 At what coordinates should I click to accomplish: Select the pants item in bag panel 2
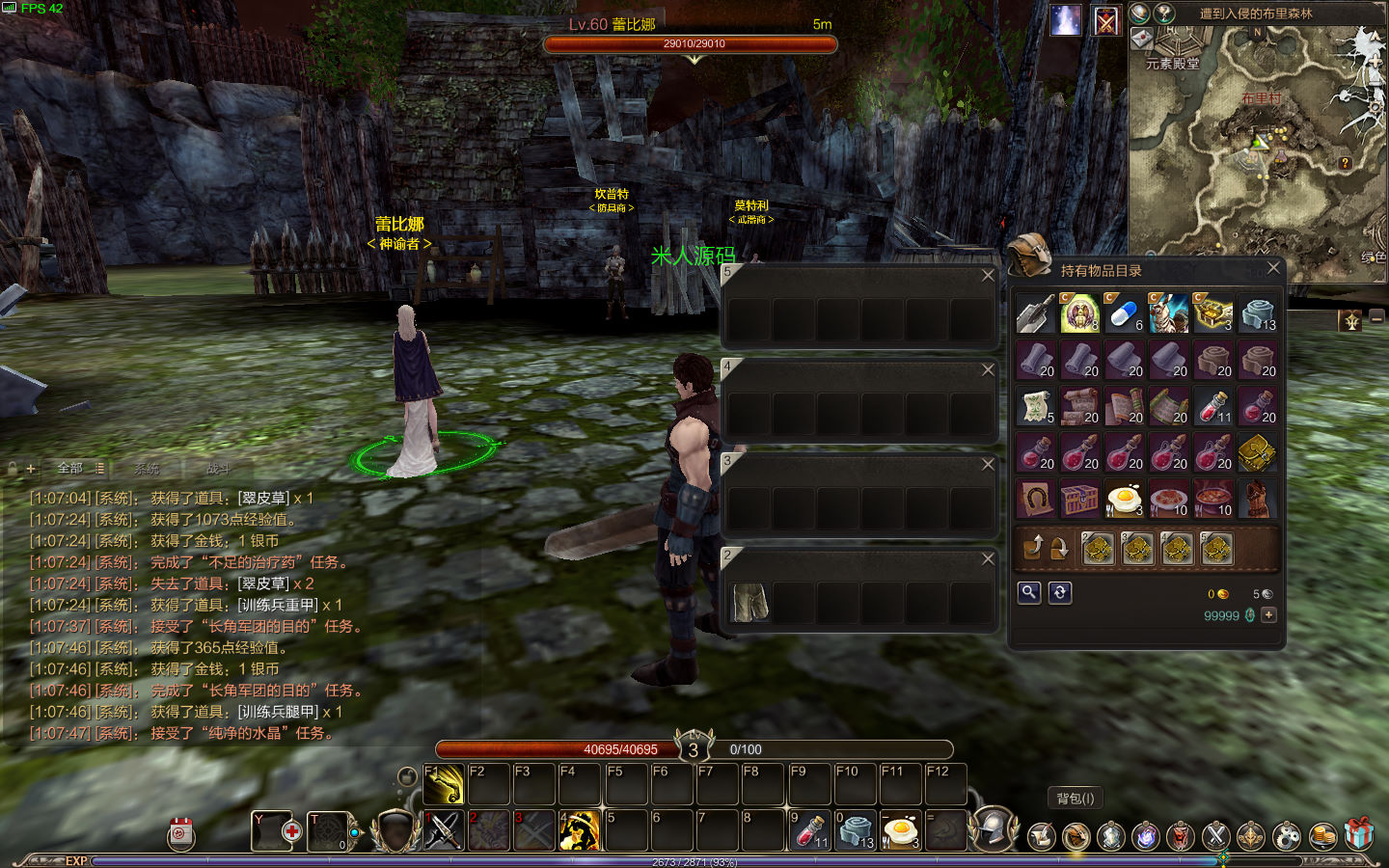[749, 603]
